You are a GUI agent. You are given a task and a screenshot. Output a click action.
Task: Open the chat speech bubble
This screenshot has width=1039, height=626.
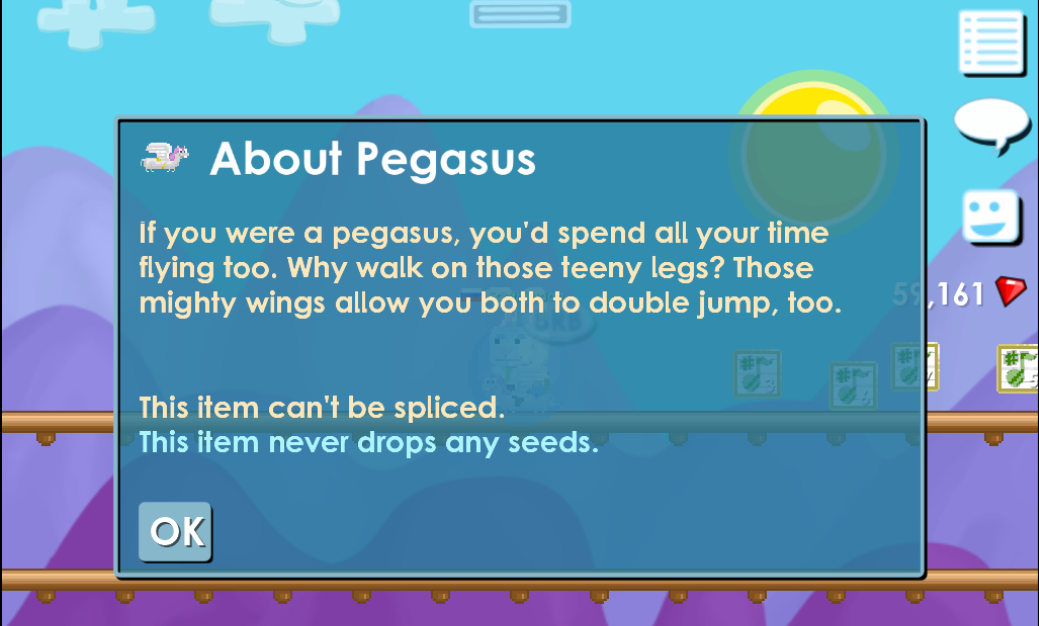tap(991, 124)
